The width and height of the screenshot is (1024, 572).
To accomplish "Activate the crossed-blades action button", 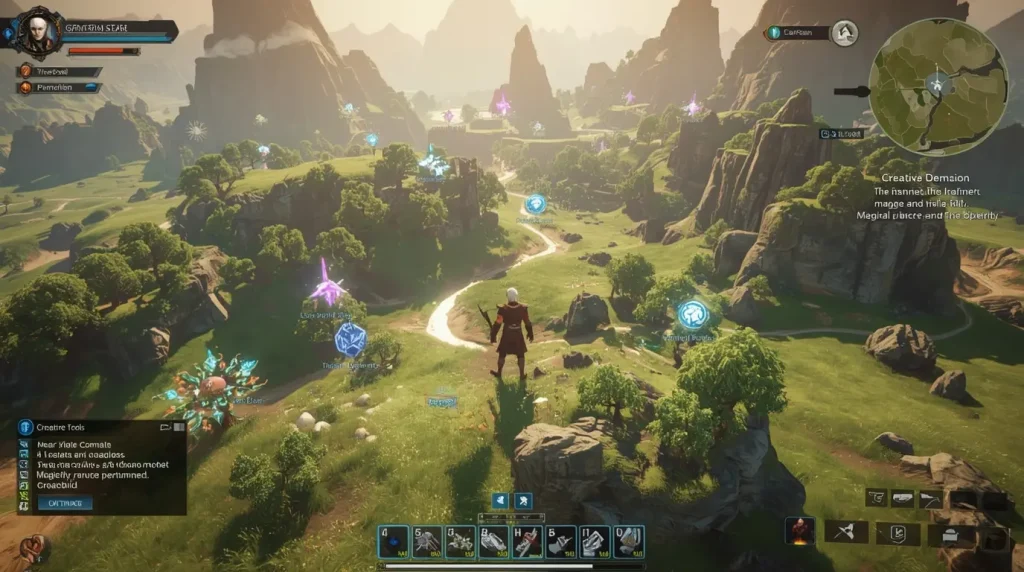I will click(x=845, y=532).
